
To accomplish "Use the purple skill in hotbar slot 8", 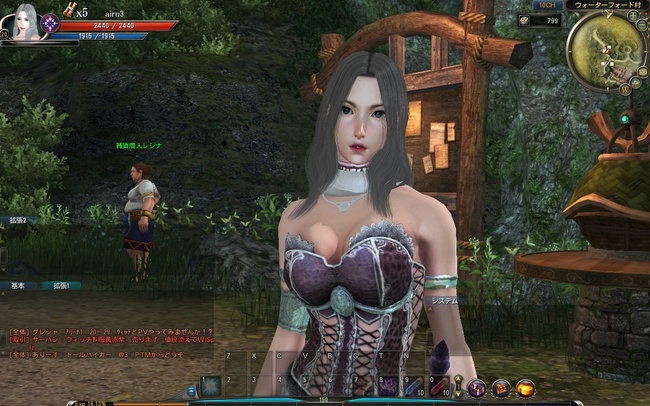I will 387,385.
